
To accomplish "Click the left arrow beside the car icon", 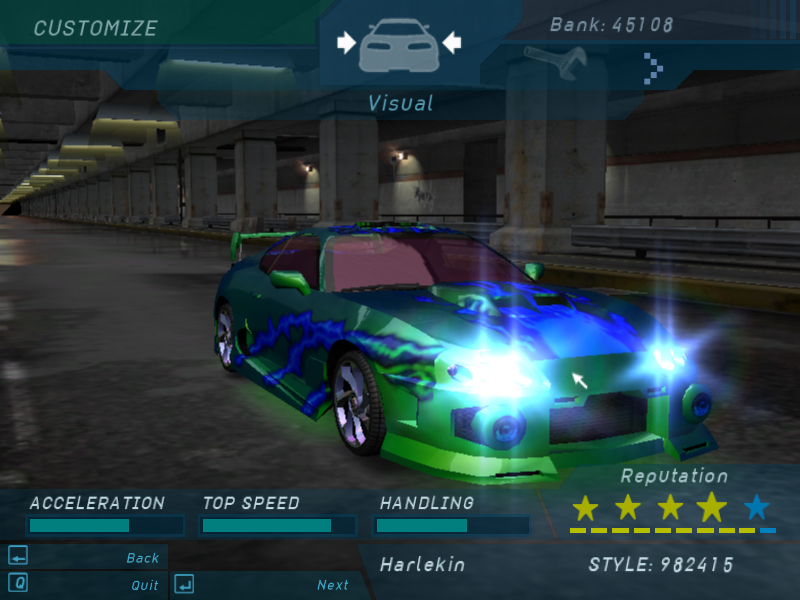I will click(x=346, y=42).
